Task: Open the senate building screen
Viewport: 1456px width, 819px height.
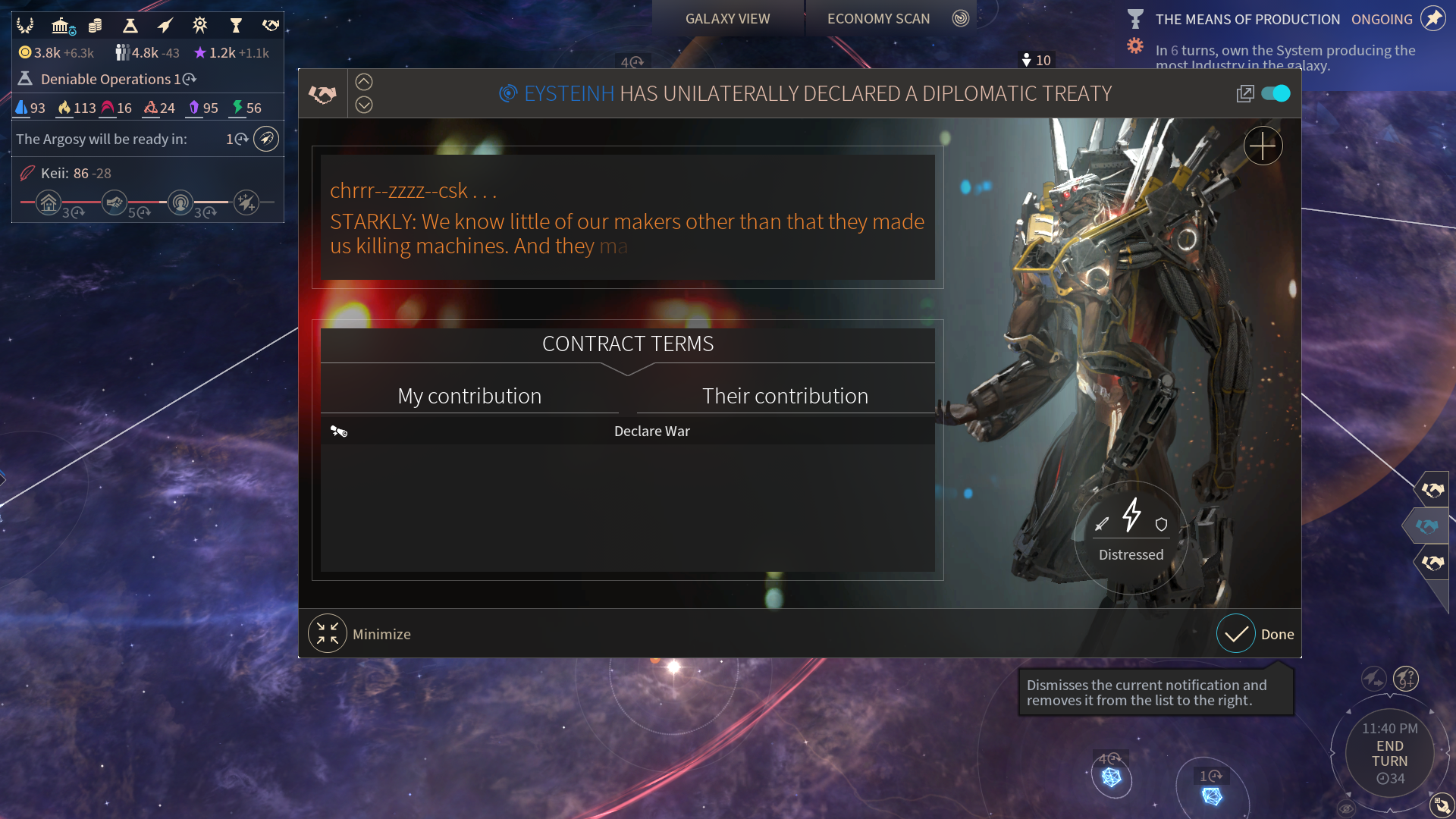Action: 62,26
